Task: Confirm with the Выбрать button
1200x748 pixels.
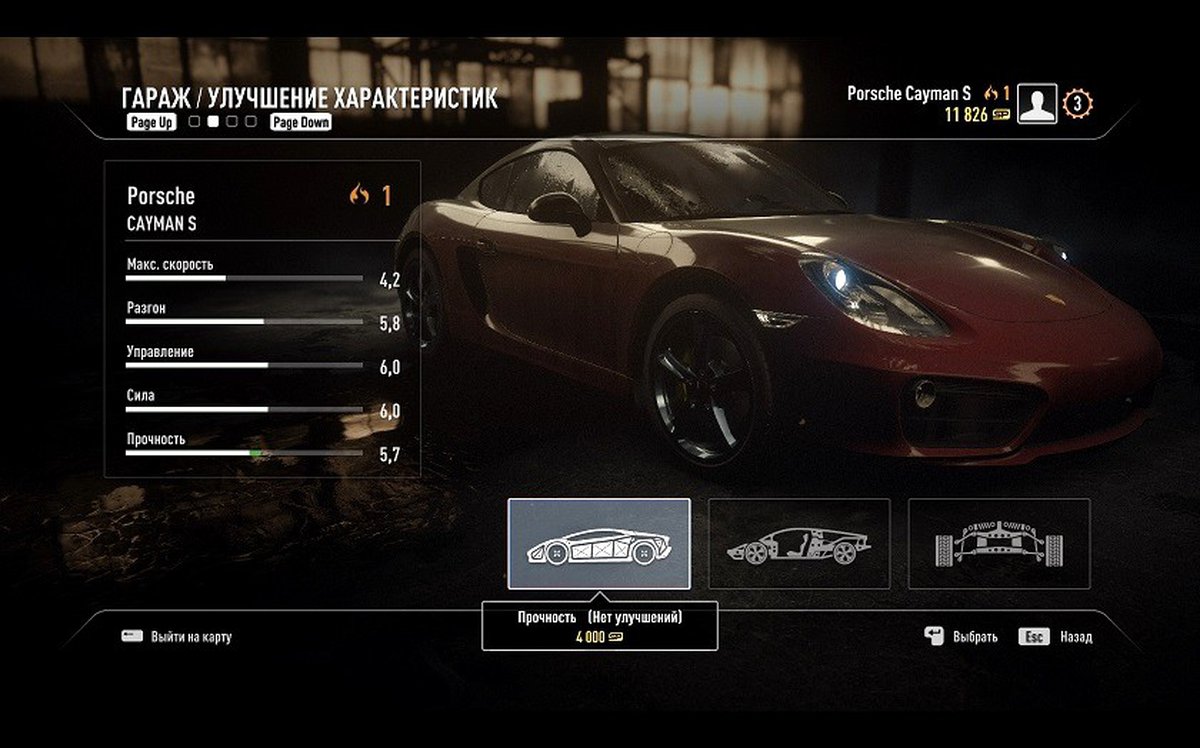Action: 961,636
